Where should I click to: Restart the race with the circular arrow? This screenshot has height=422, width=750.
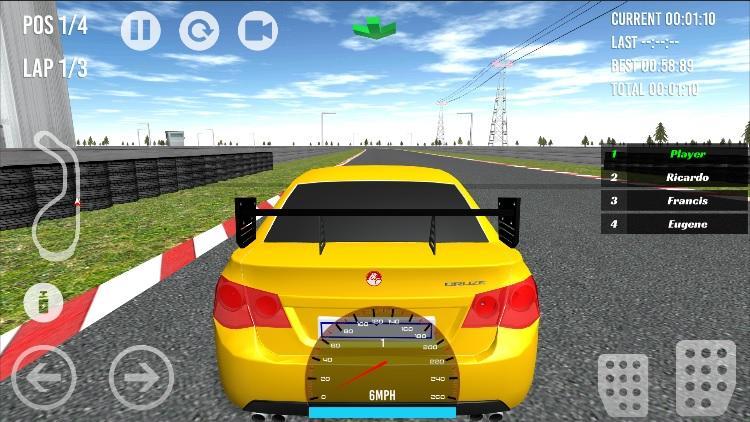click(199, 30)
